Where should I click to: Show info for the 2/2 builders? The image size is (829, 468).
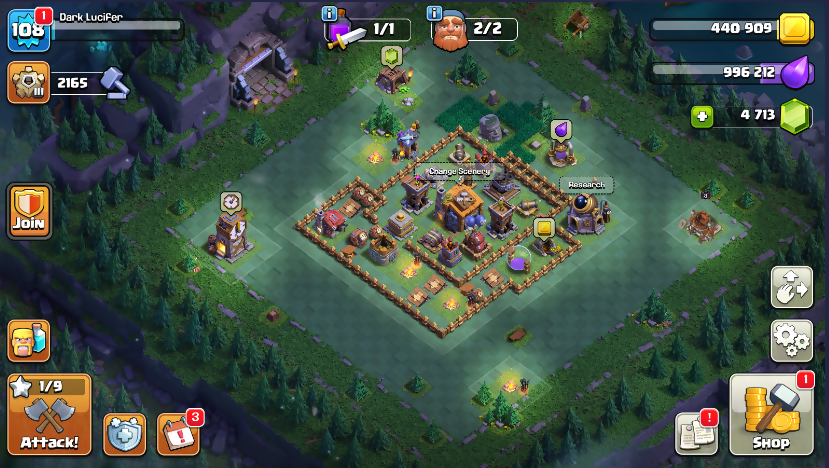435,13
